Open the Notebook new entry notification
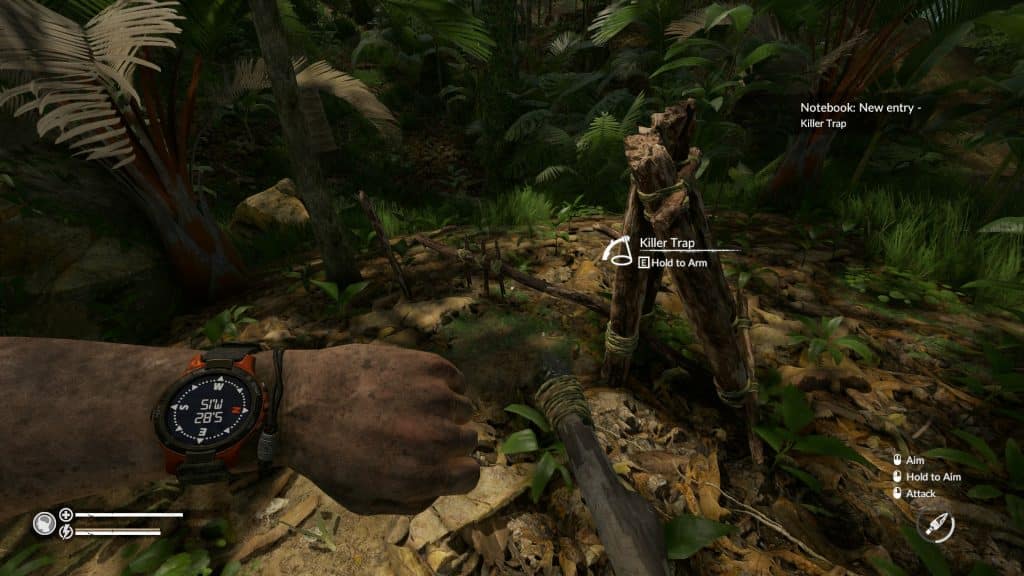 (x=860, y=115)
